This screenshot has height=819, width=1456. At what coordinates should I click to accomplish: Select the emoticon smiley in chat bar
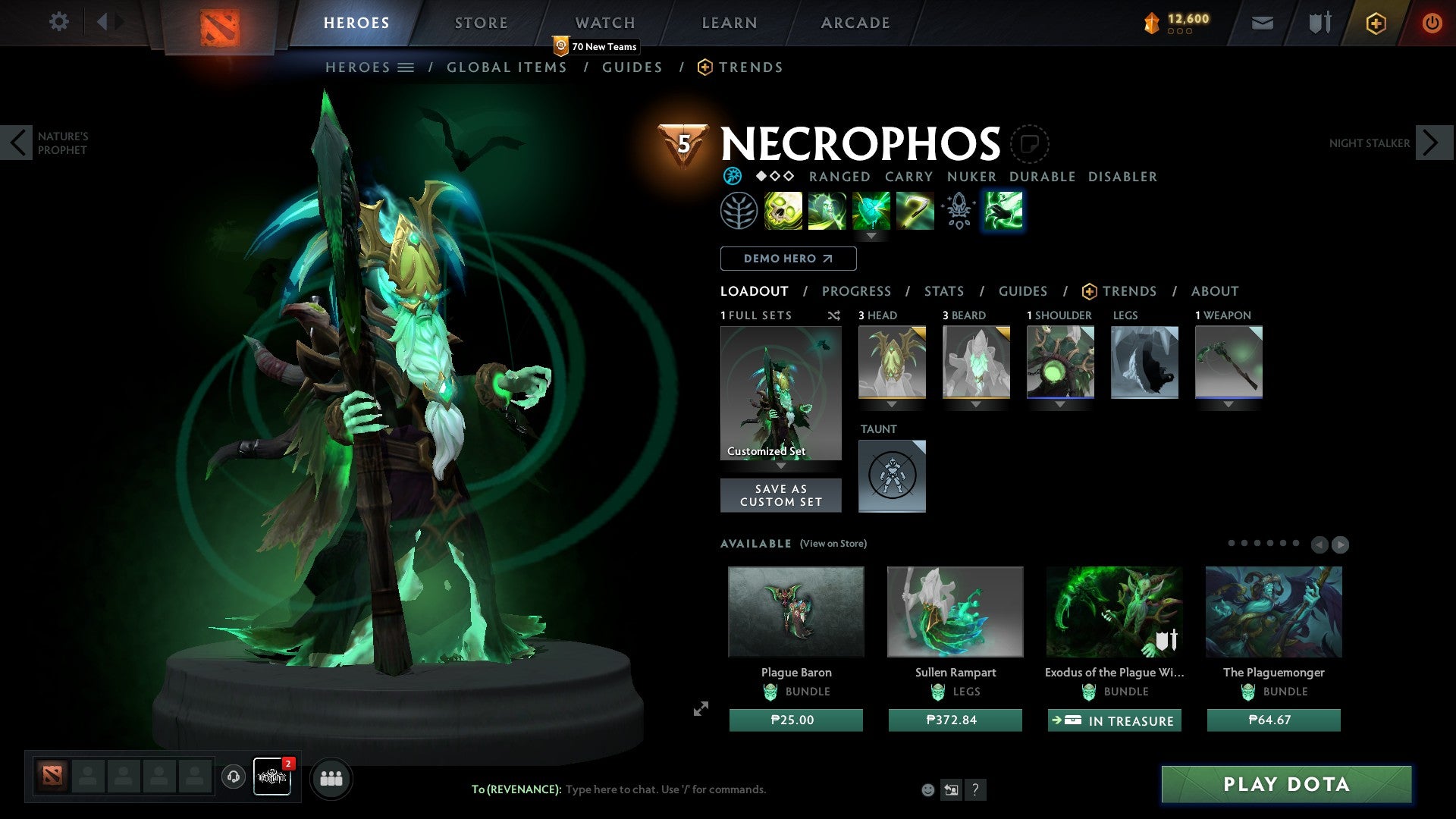929,789
